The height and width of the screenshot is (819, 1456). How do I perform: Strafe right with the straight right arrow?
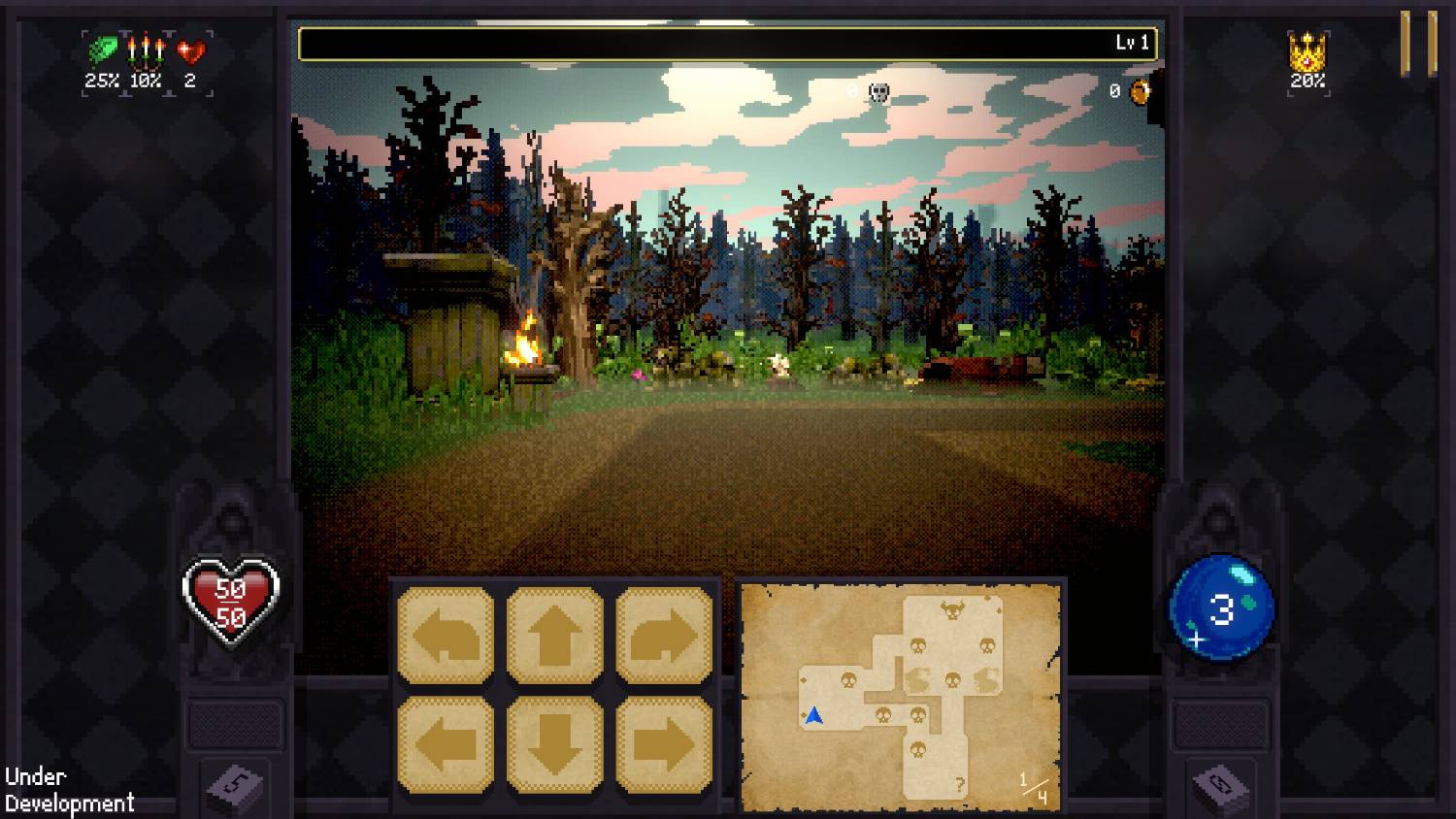pyautogui.click(x=664, y=744)
